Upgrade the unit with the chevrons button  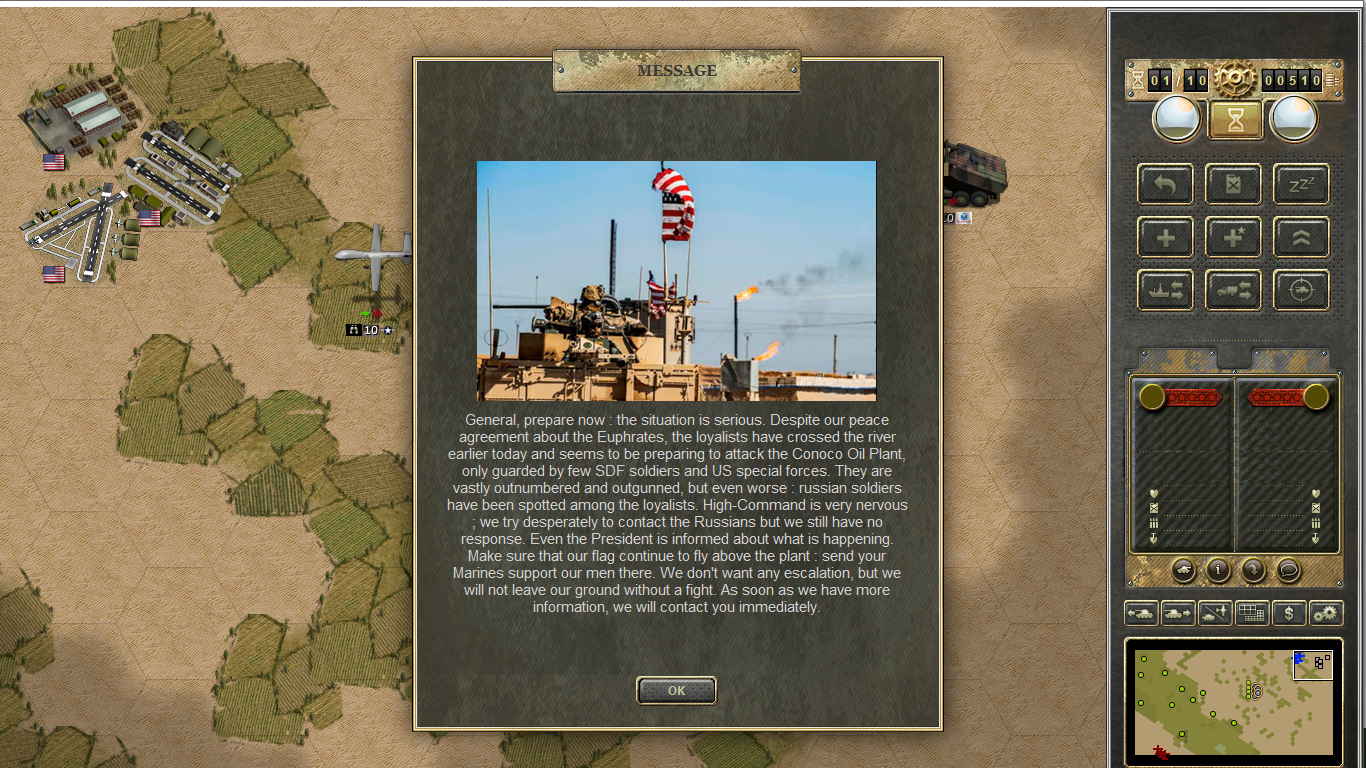click(1301, 237)
